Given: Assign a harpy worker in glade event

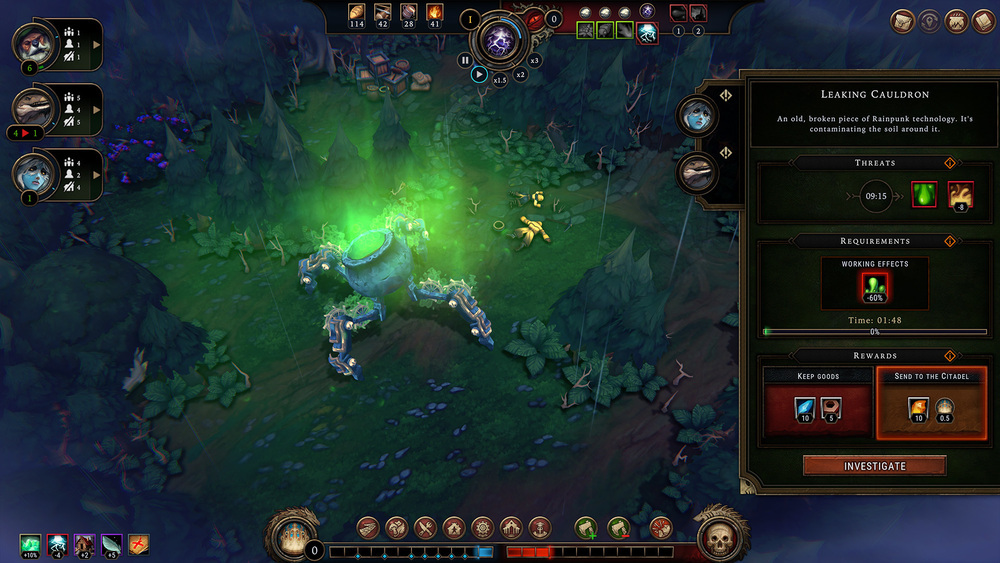Looking at the screenshot, I should (x=695, y=115).
